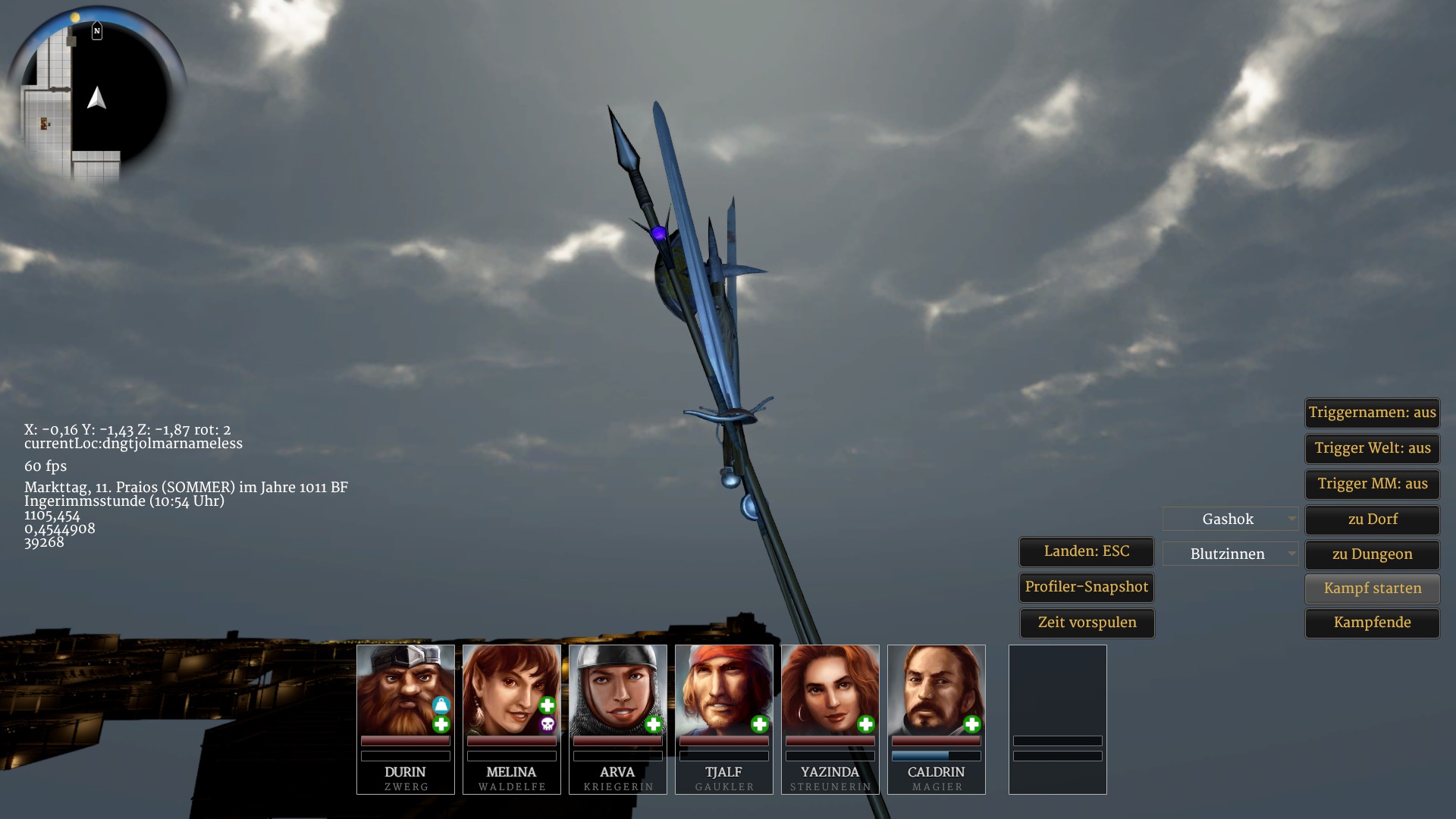Select Tjalf the juggler portrait
The height and width of the screenshot is (819, 1456).
[723, 690]
